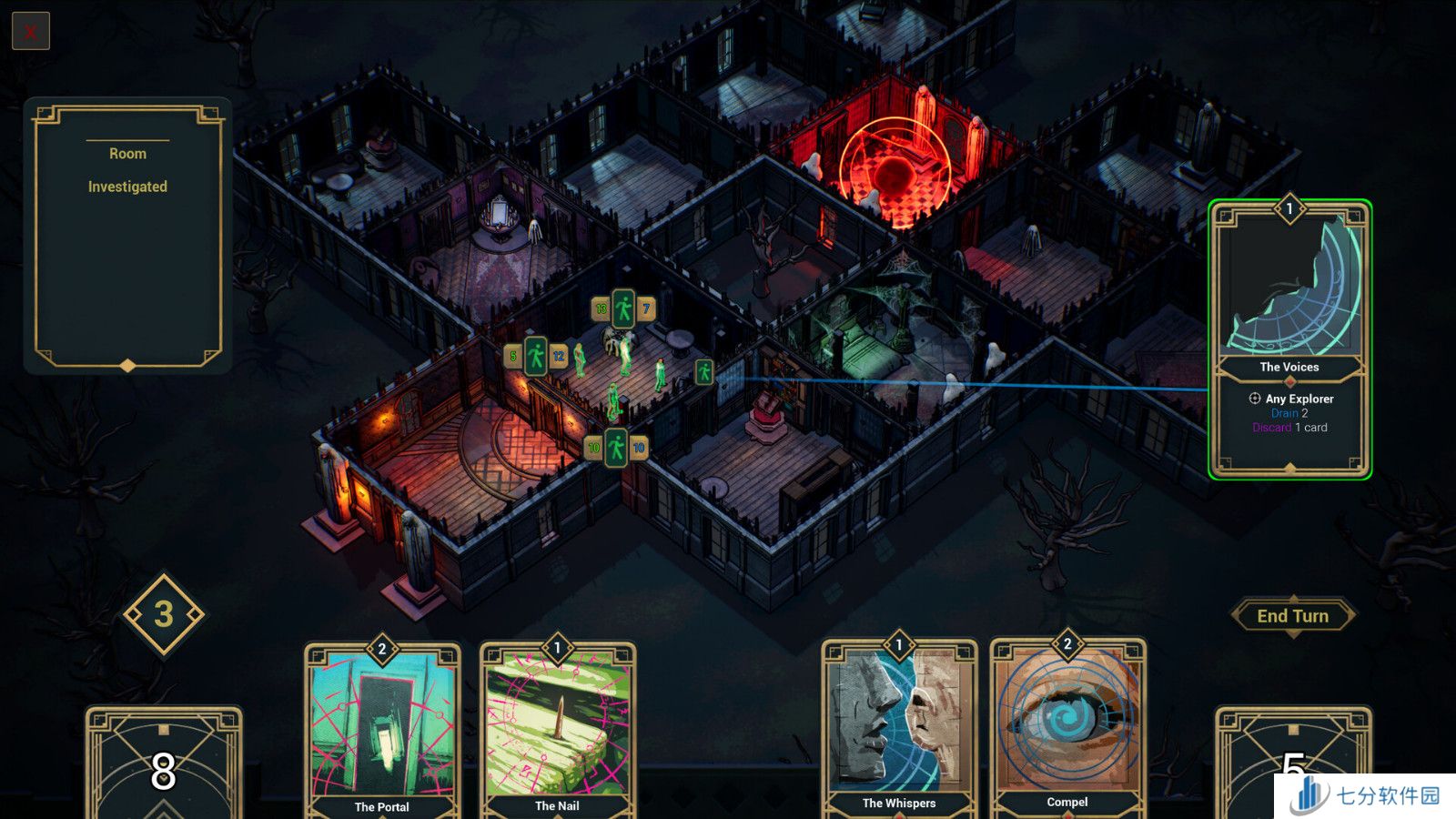Close the view with the red X

[x=30, y=32]
